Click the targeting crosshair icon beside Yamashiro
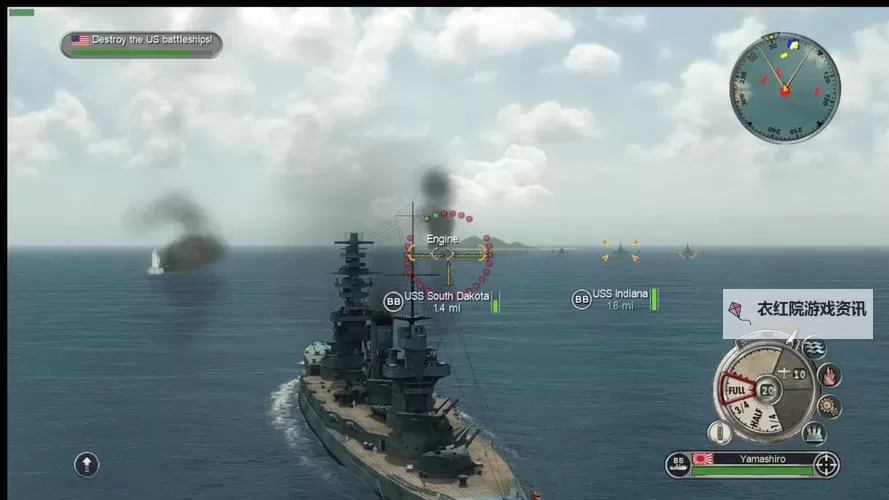889x500 pixels. tap(826, 464)
